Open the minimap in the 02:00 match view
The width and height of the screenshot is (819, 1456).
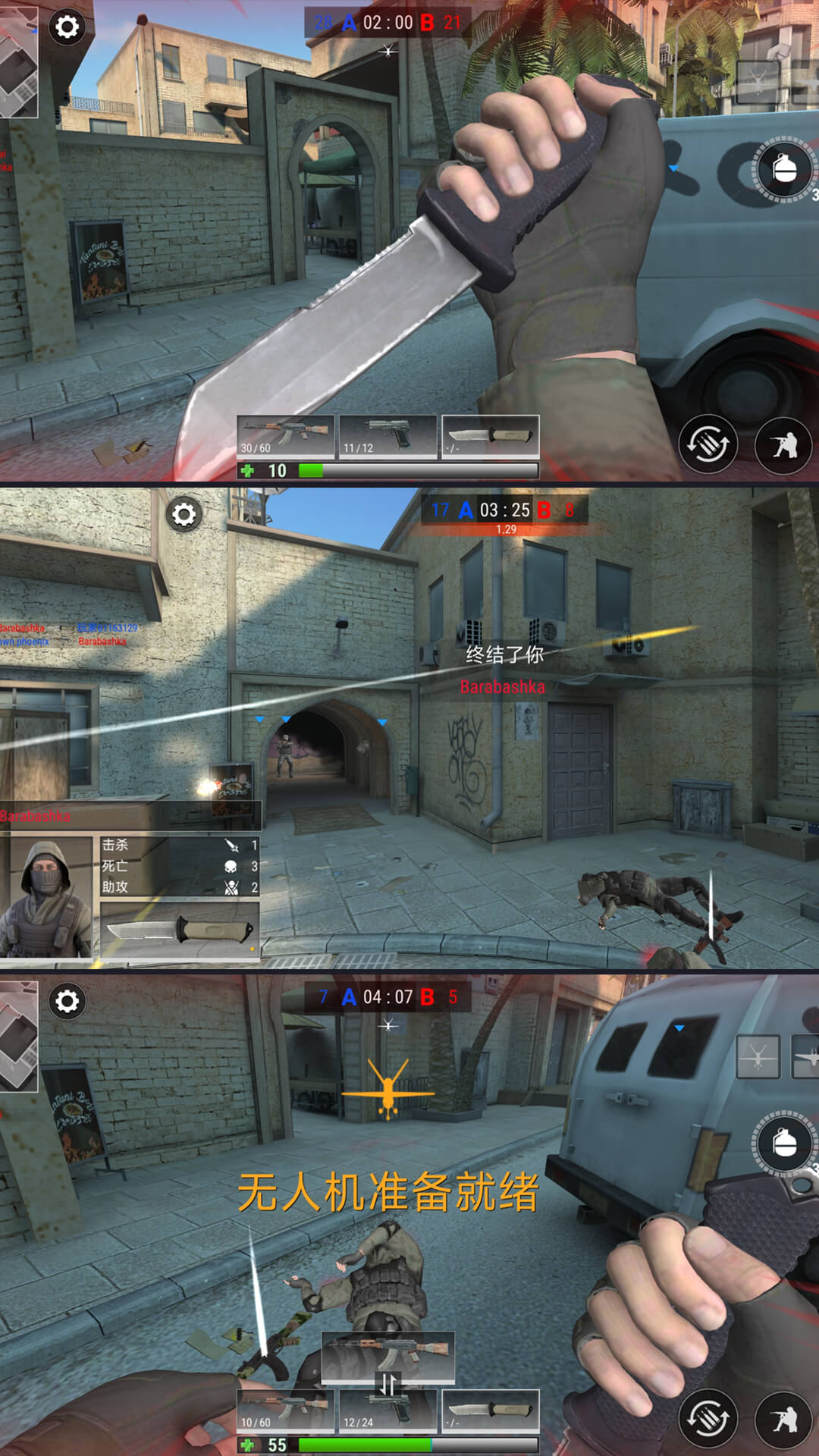(x=17, y=62)
